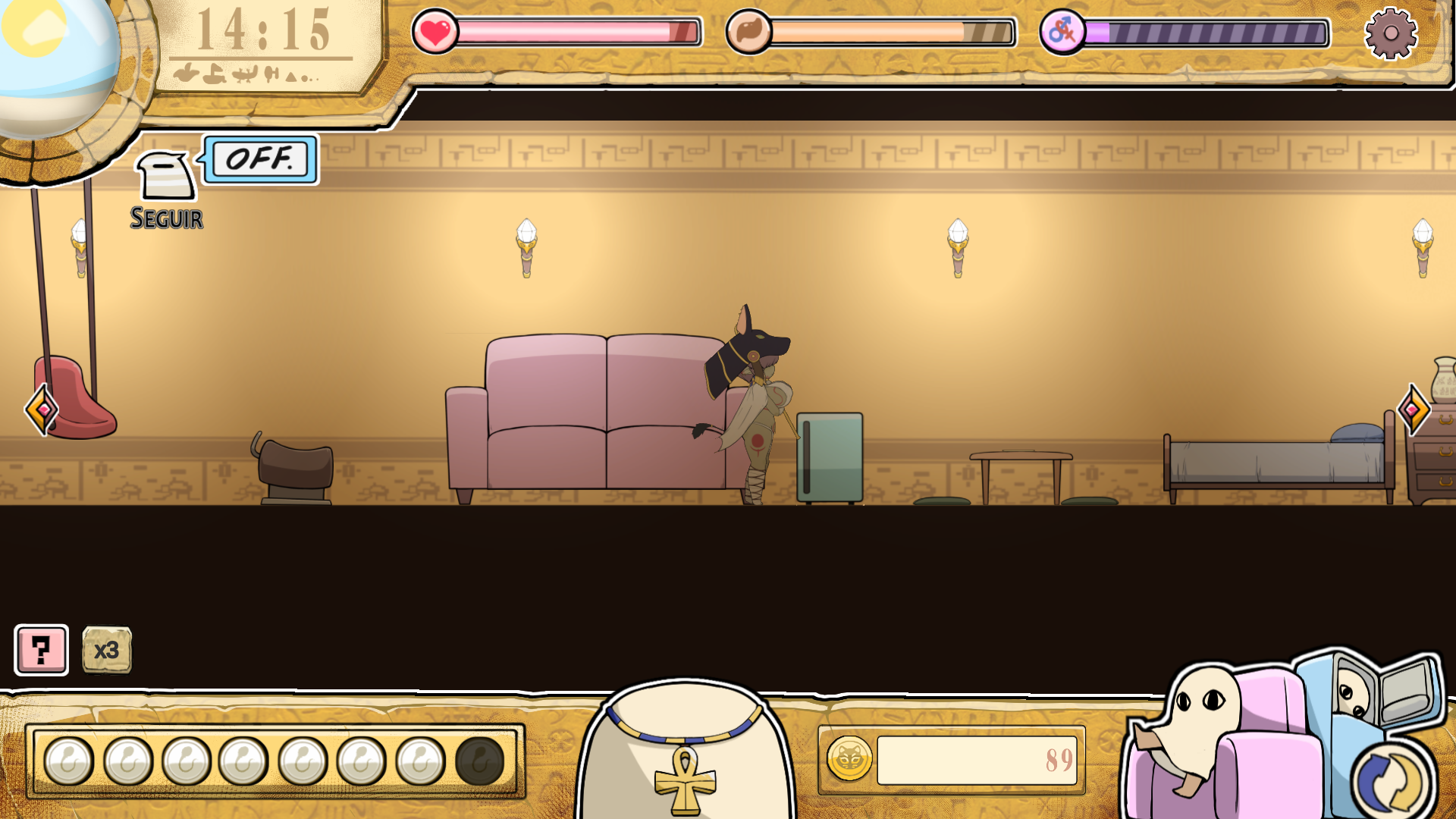Screen dimensions: 1456x819
Task: Click the golden ankh necklace
Action: click(x=685, y=777)
